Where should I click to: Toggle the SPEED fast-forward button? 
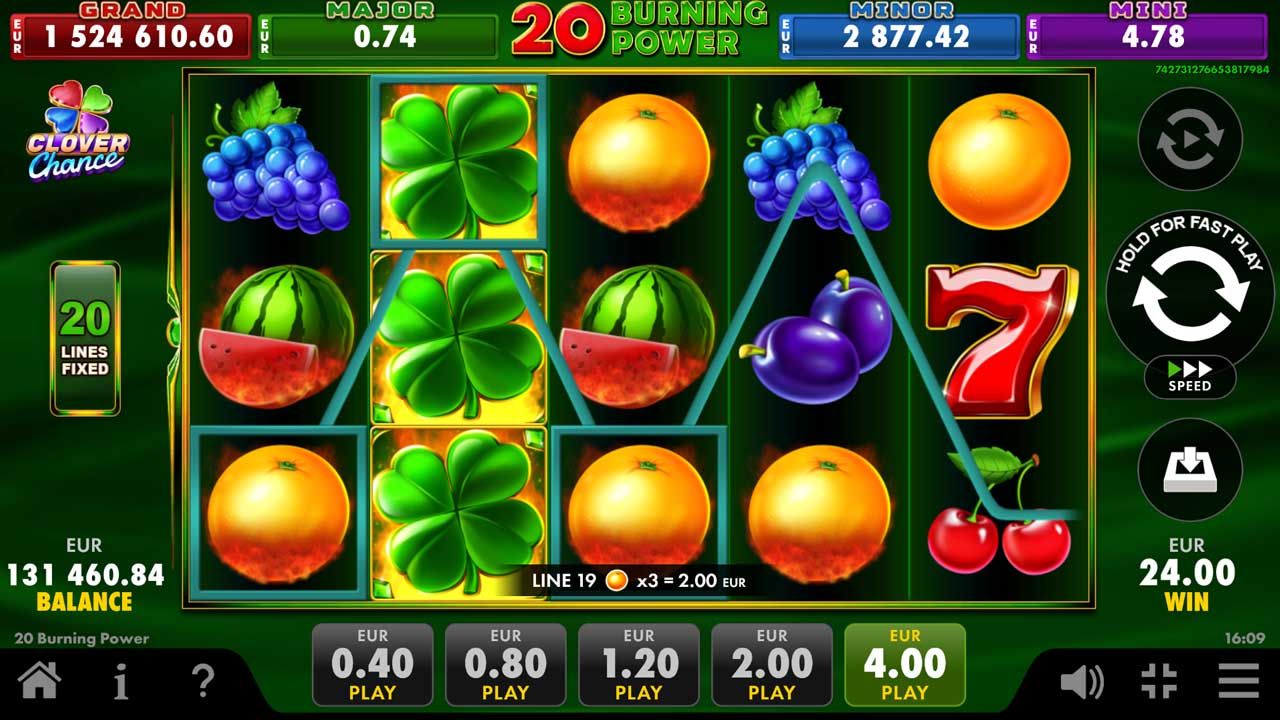pos(1190,377)
